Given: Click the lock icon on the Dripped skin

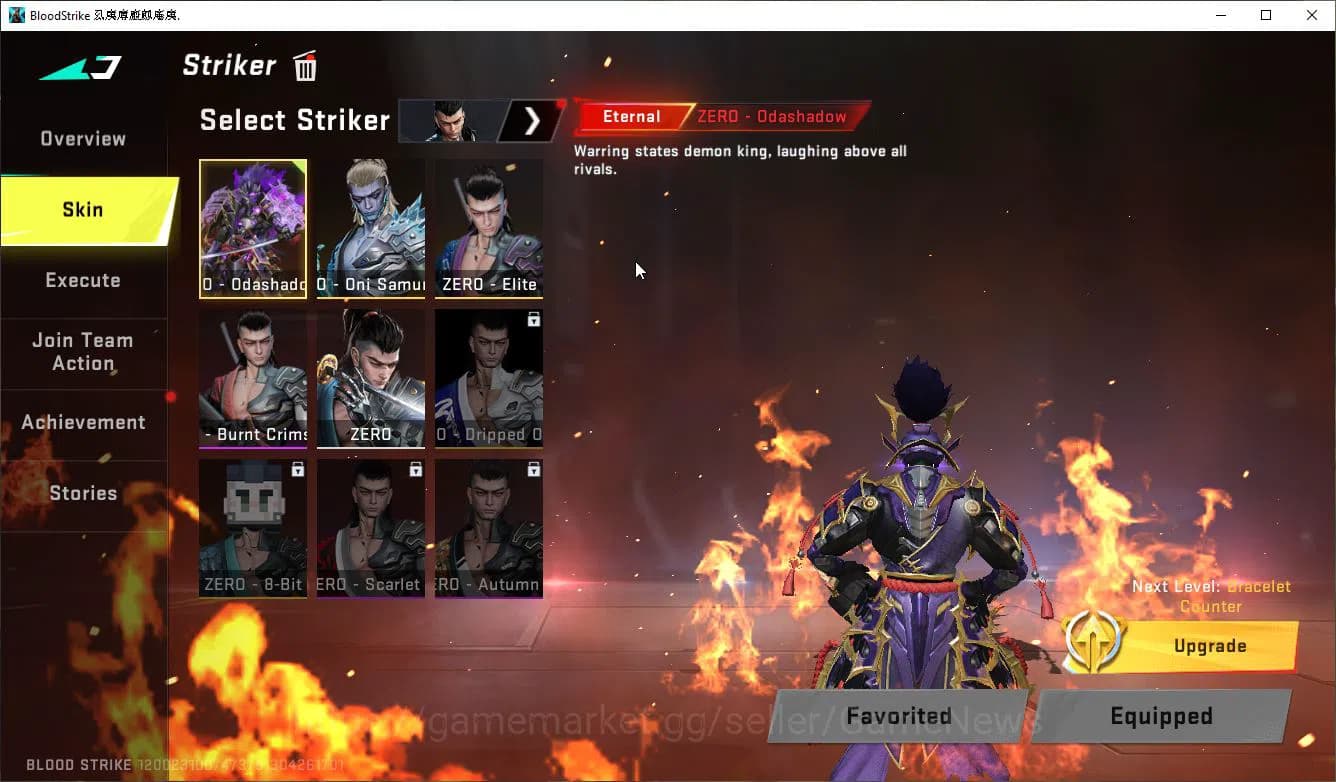Looking at the screenshot, I should coord(533,319).
